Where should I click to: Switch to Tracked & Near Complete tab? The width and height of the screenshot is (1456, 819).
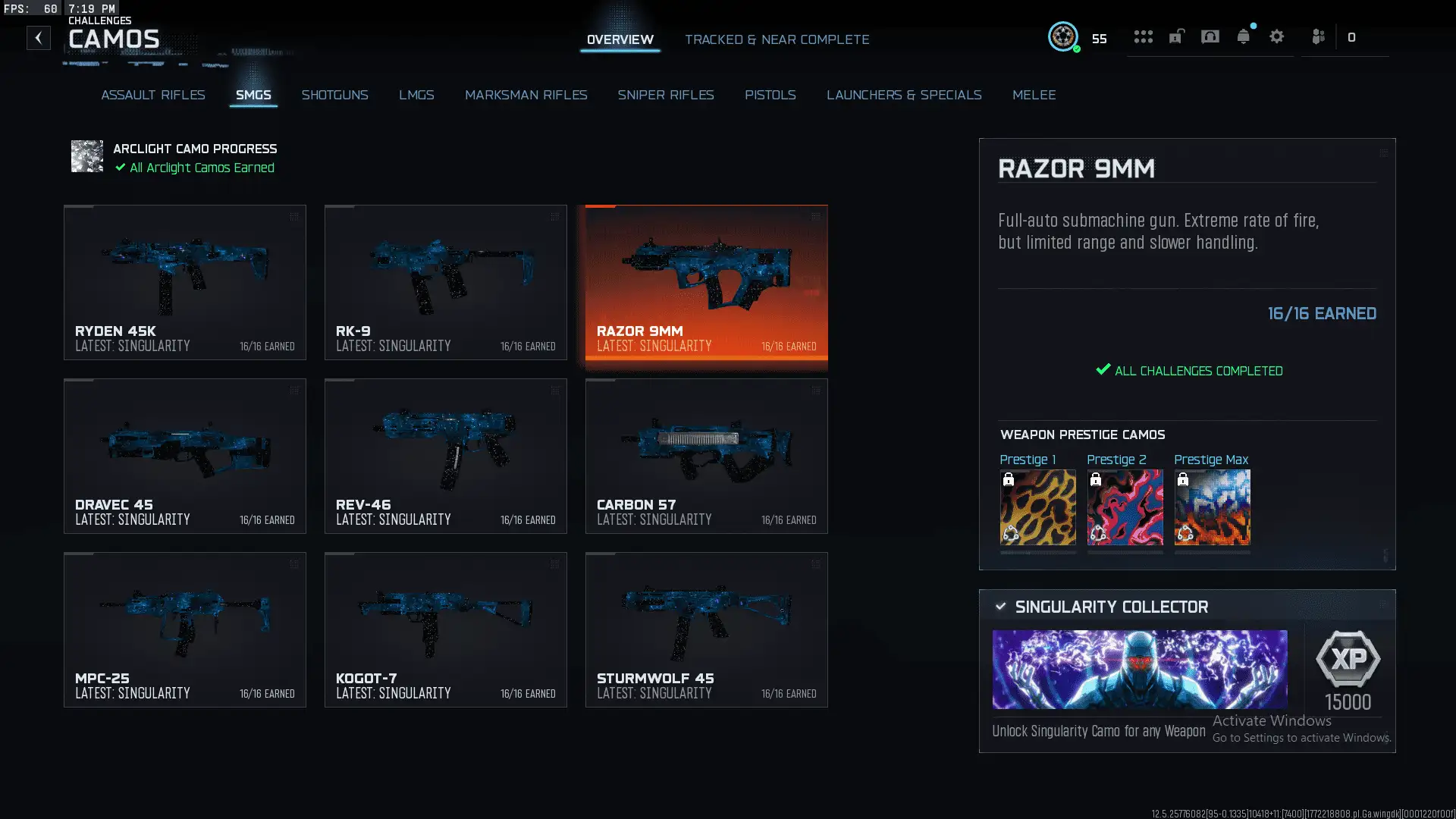click(x=777, y=39)
